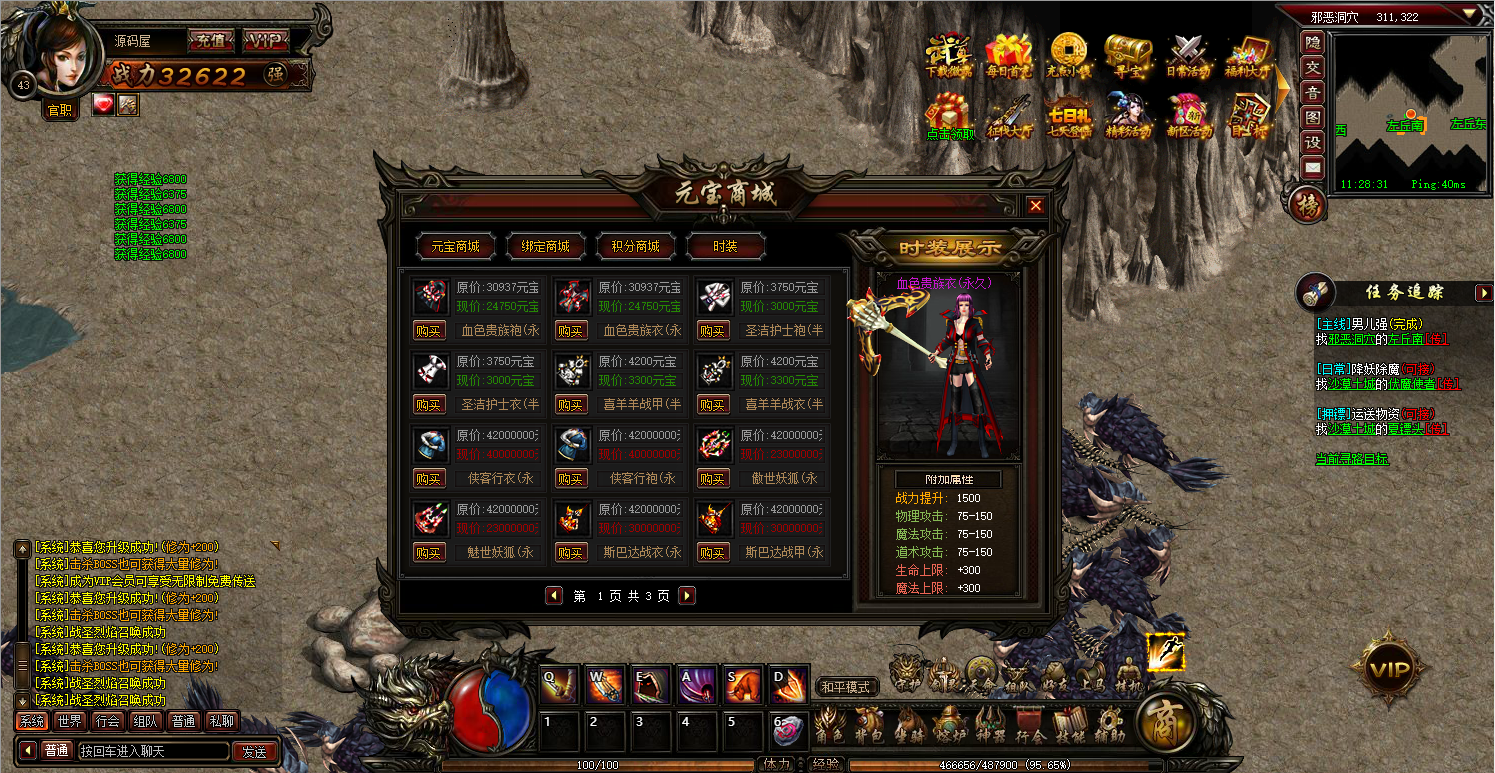Purchase the 傲世妖狐 item
Viewport: 1495px width, 773px height.
pyautogui.click(x=713, y=479)
